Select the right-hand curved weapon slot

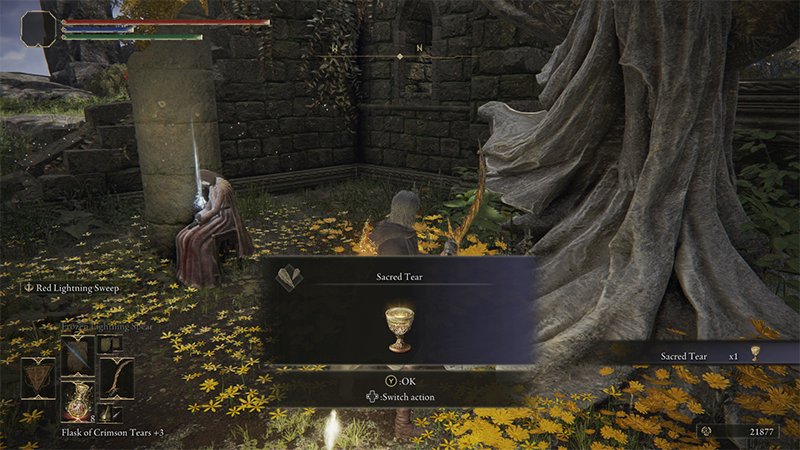[116, 378]
